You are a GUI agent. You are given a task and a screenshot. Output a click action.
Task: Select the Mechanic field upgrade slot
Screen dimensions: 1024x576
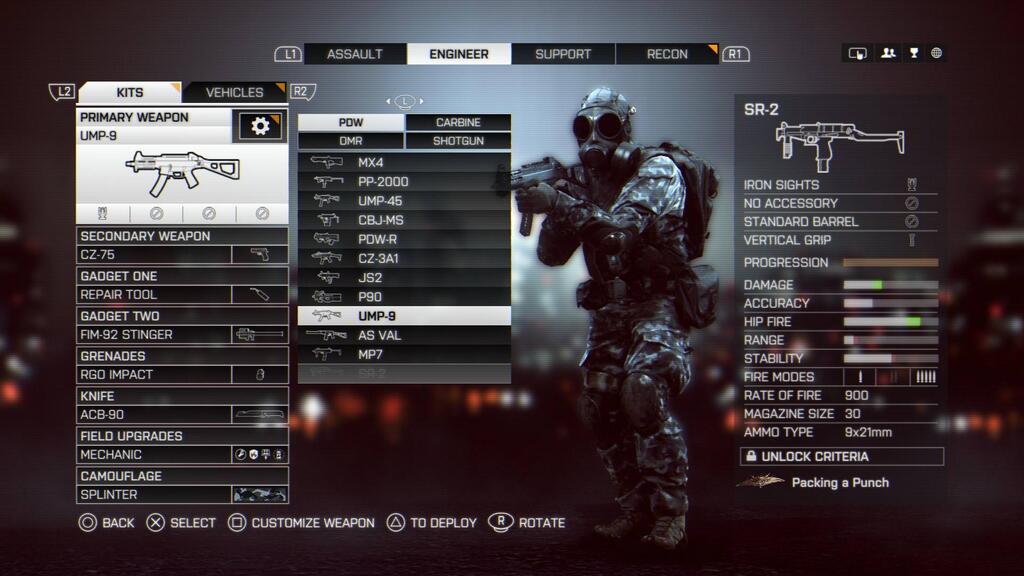click(x=182, y=455)
